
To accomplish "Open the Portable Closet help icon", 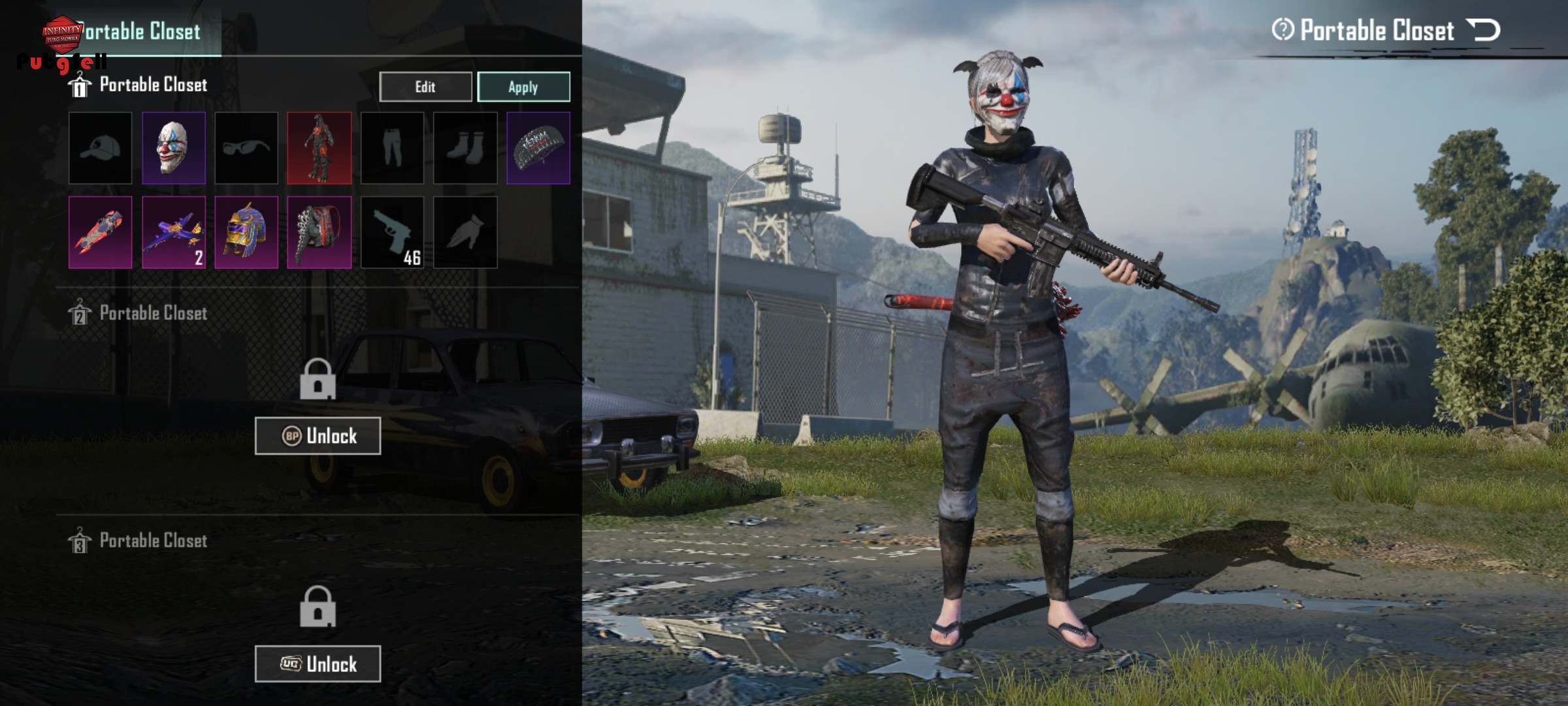I will [1282, 30].
